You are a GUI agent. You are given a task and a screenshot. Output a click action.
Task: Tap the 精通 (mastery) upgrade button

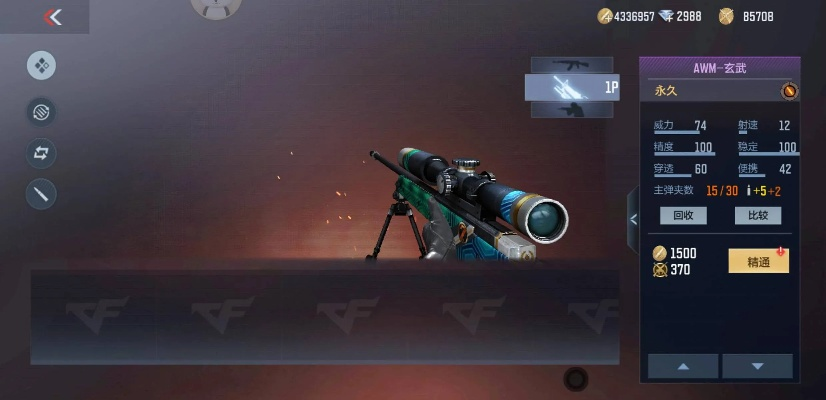click(x=758, y=262)
